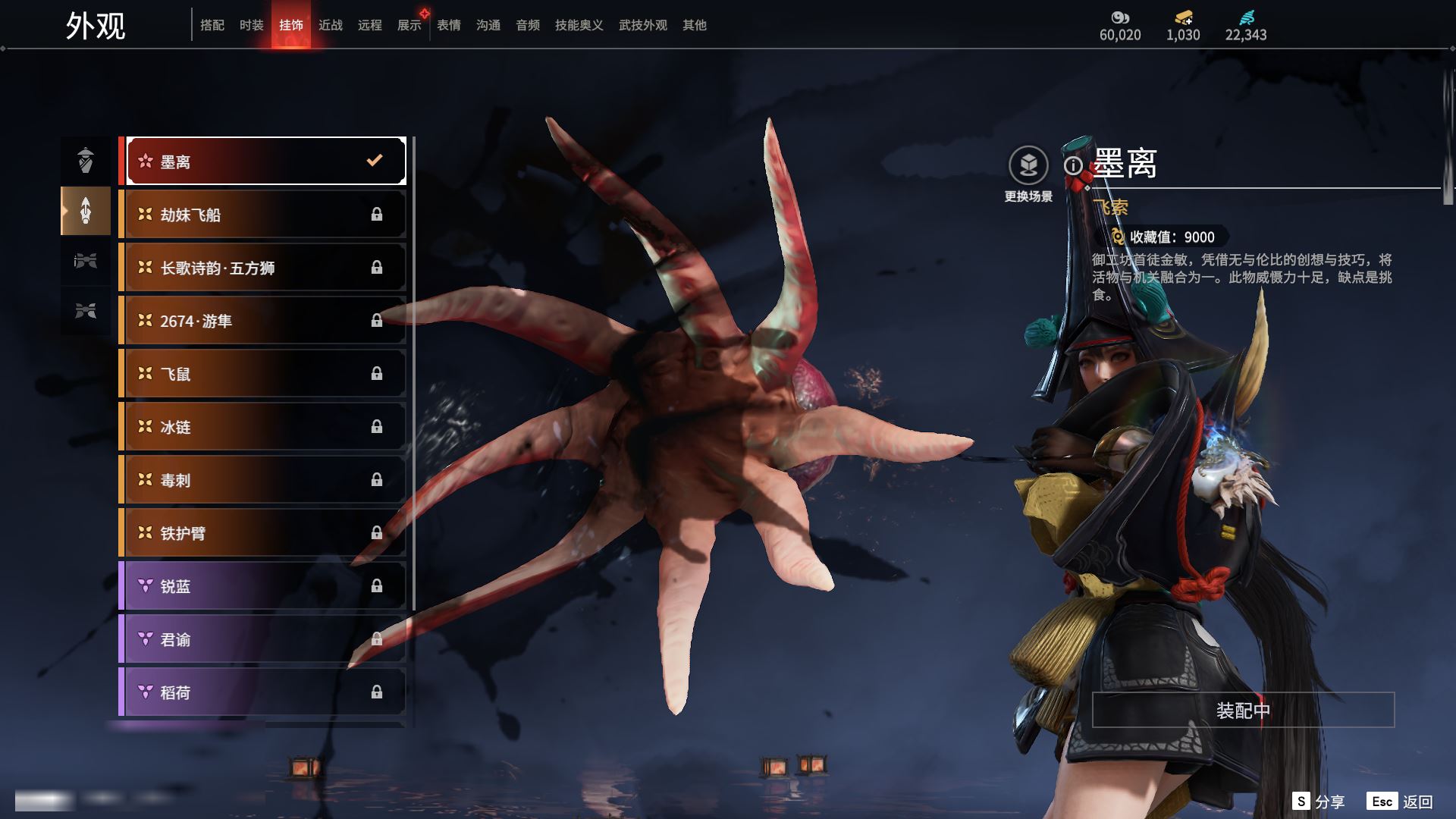Select the 墨离 accessory entry
The height and width of the screenshot is (819, 1456).
(x=265, y=161)
